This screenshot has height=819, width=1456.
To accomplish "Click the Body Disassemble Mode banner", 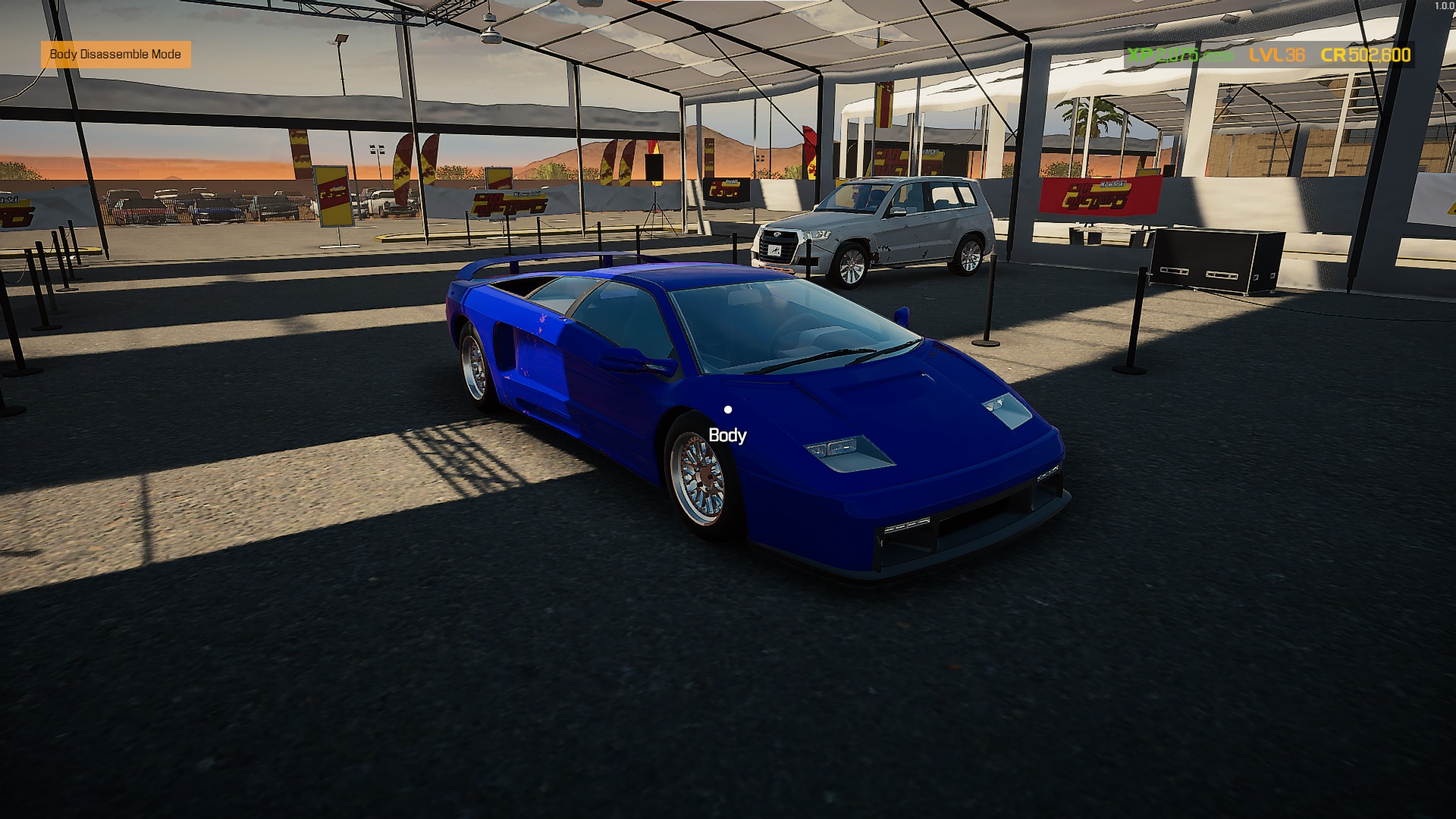I will click(115, 55).
